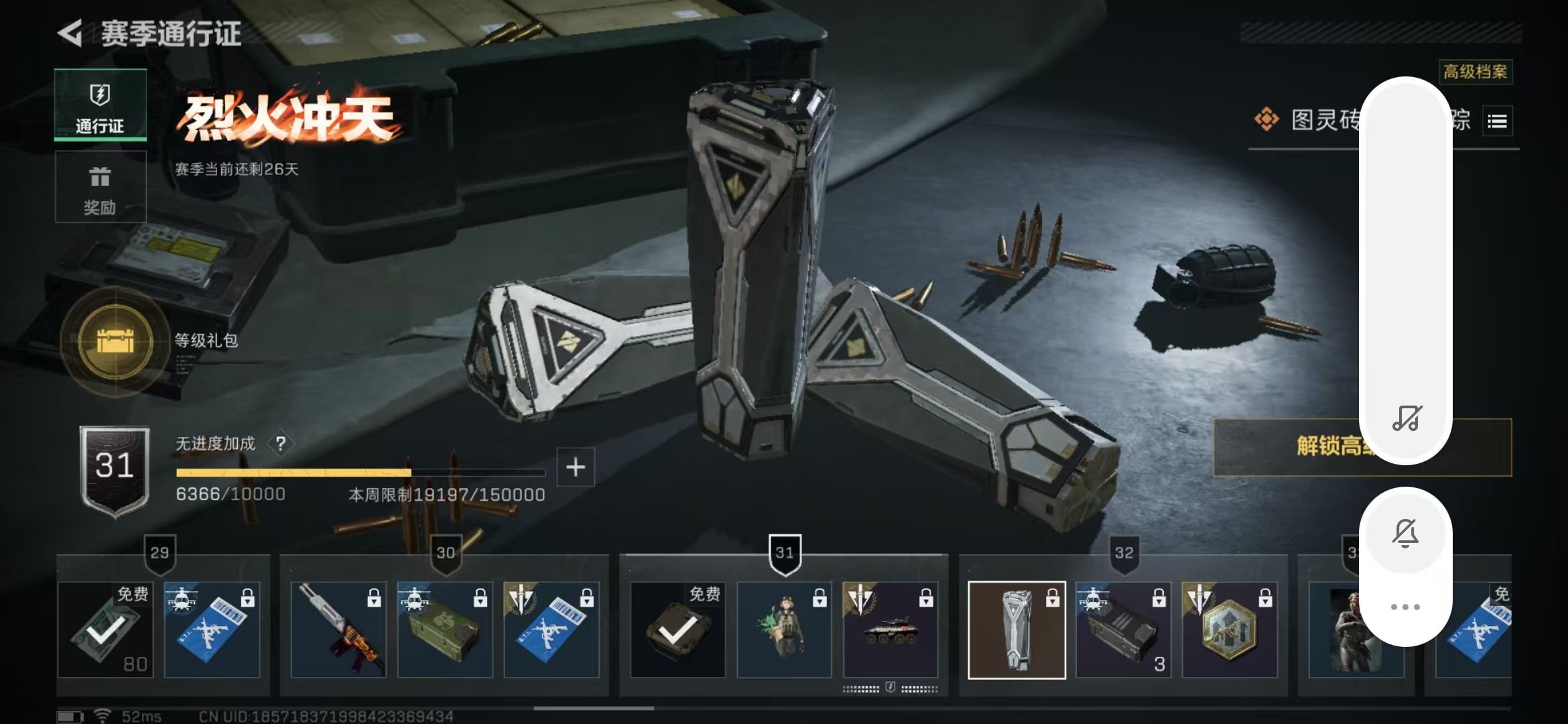Unlock the premium pass with 解锁高级 button
The height and width of the screenshot is (724, 1568).
[1287, 447]
